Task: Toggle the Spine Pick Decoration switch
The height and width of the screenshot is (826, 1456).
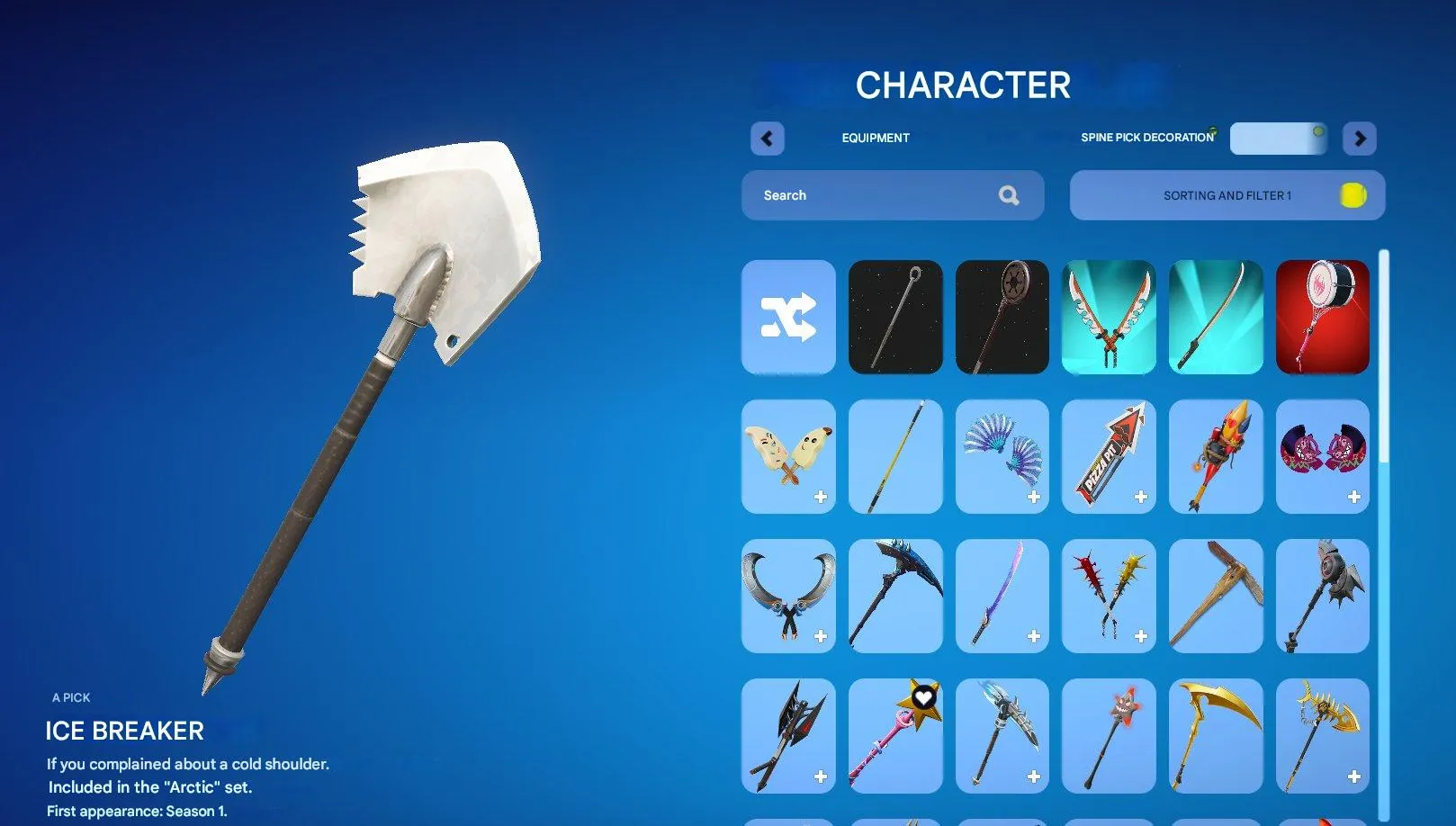Action: click(x=1278, y=139)
